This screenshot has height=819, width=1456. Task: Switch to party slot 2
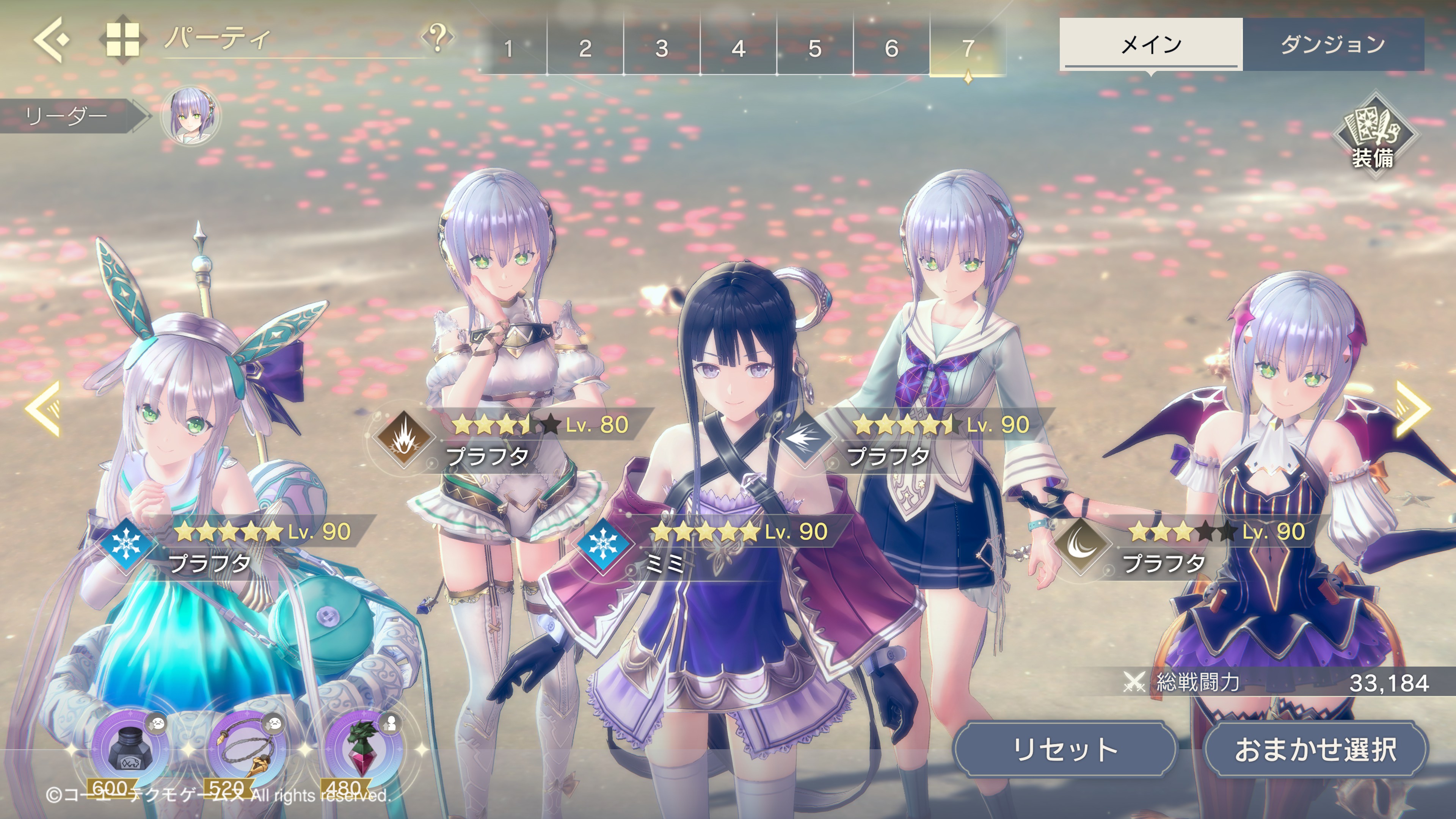[x=585, y=48]
